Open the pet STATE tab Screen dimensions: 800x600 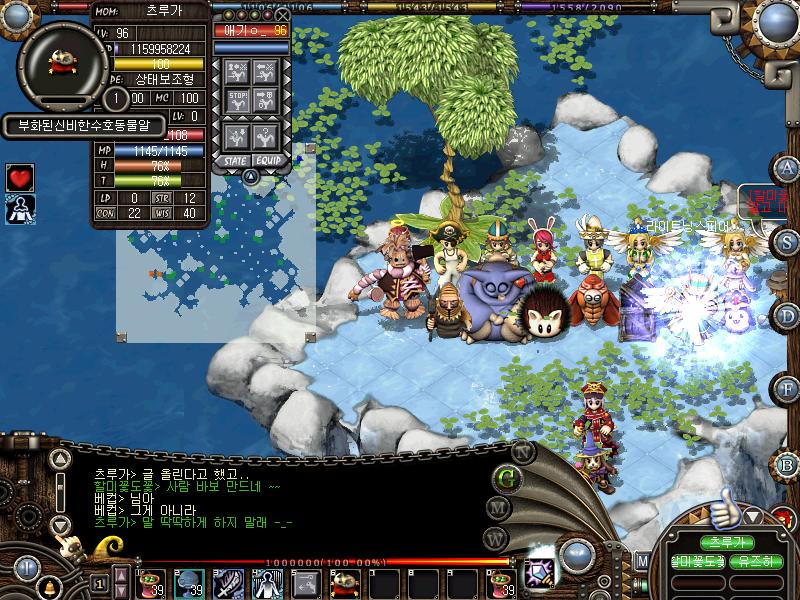coord(236,160)
